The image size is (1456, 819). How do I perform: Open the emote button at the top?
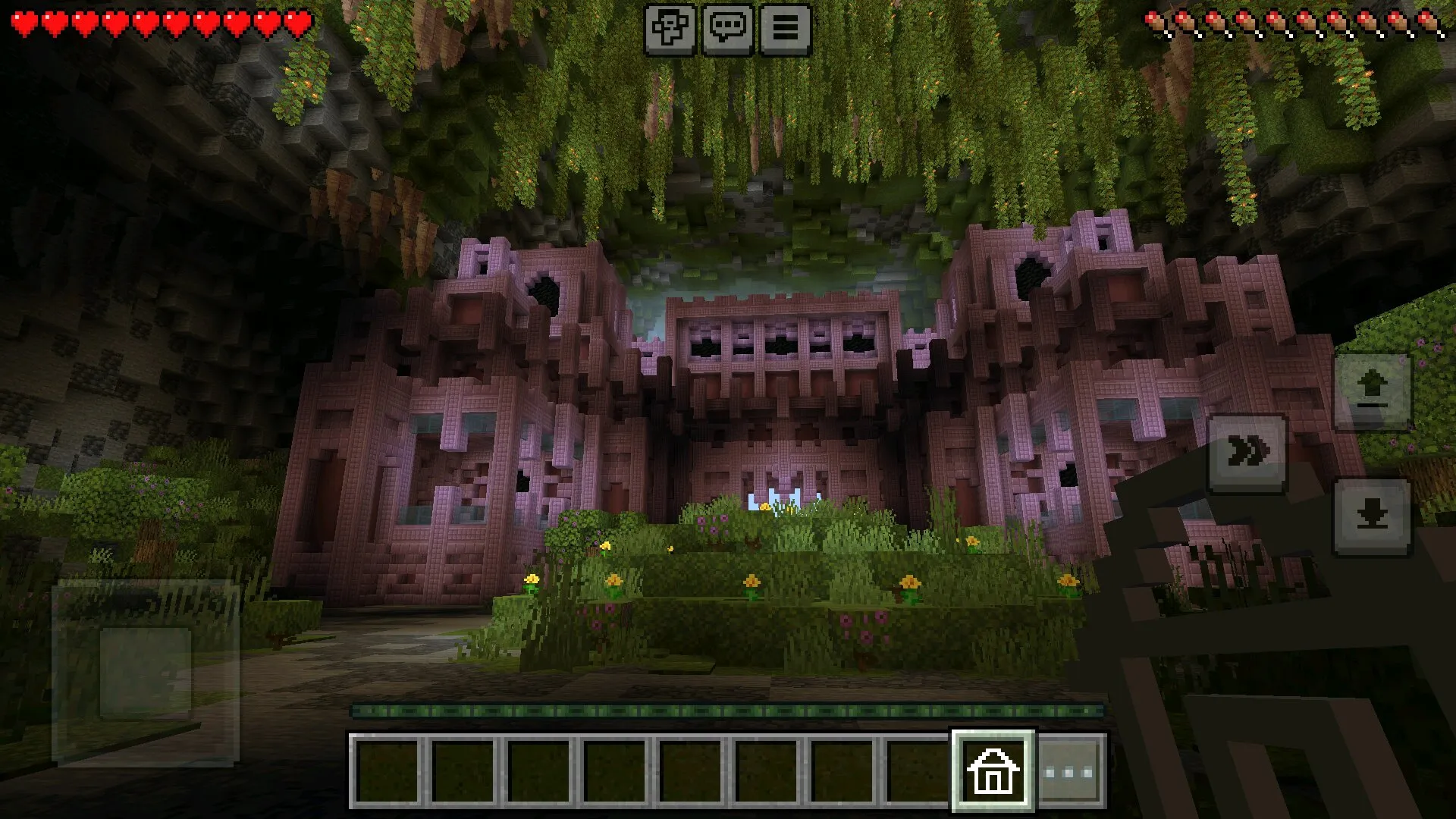click(670, 30)
